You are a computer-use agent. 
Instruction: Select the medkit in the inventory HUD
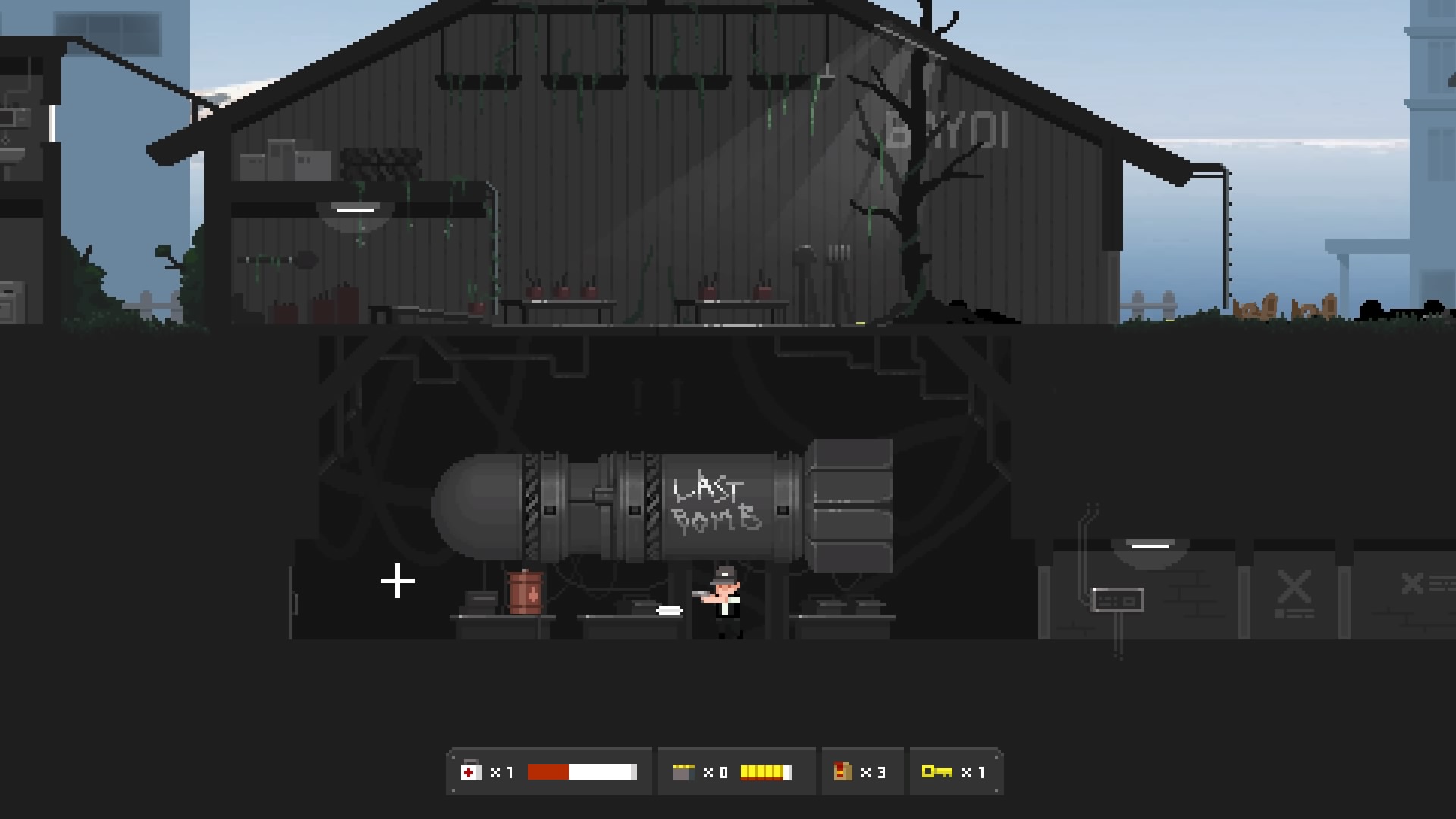[x=472, y=771]
